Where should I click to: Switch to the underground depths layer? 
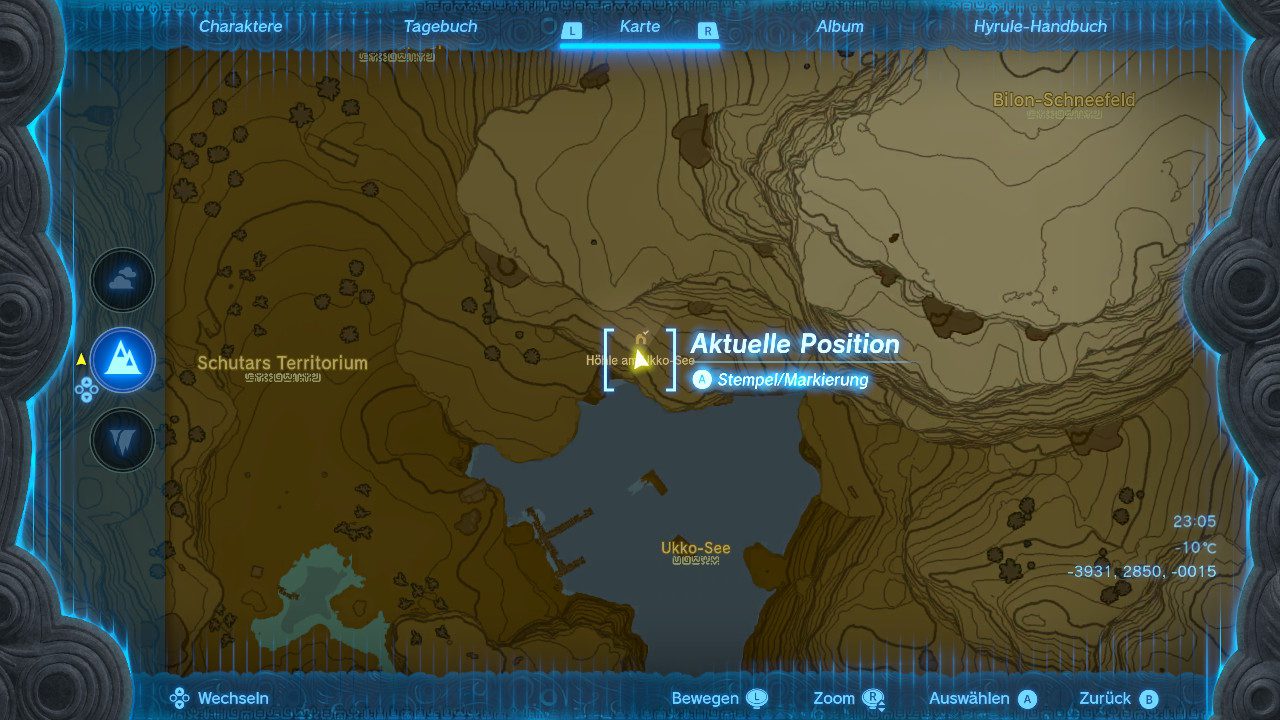(123, 439)
